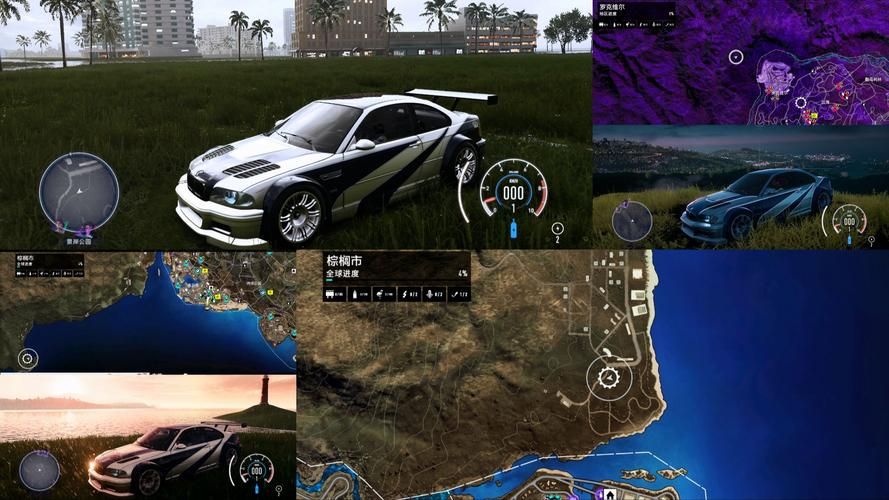This screenshot has width=889, height=500.
Task: Select the 罗克维尔 region panel on the purple map
Action: click(x=636, y=12)
